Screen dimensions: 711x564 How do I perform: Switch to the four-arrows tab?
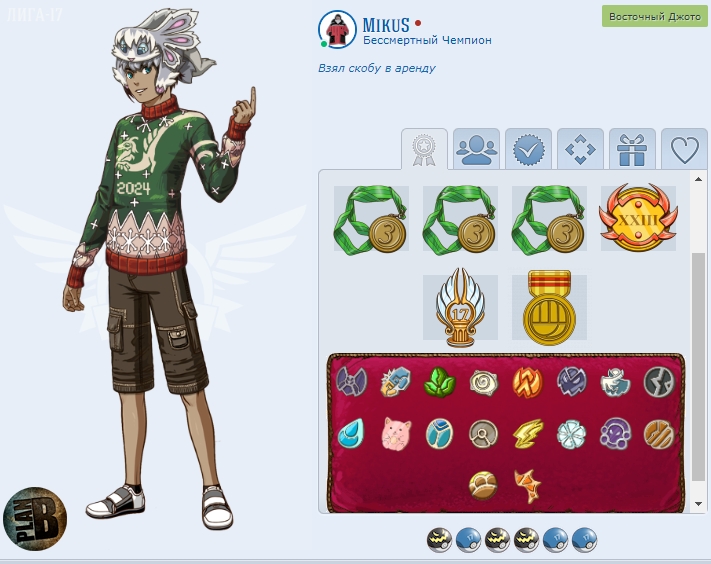pyautogui.click(x=581, y=149)
